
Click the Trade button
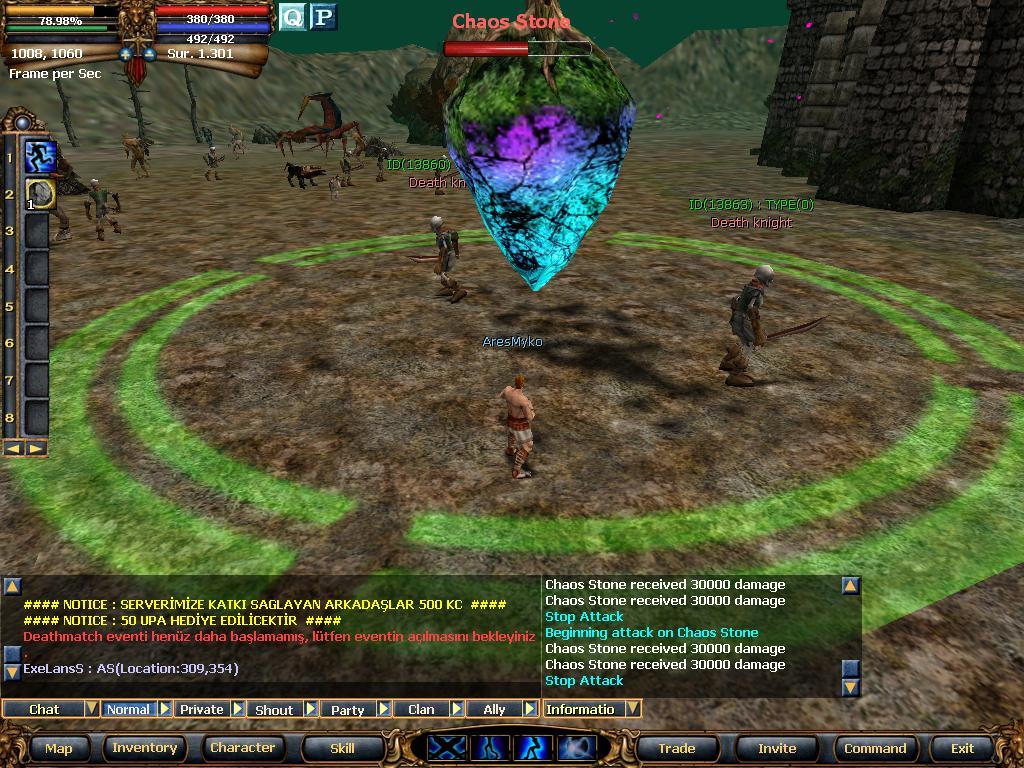tap(676, 748)
